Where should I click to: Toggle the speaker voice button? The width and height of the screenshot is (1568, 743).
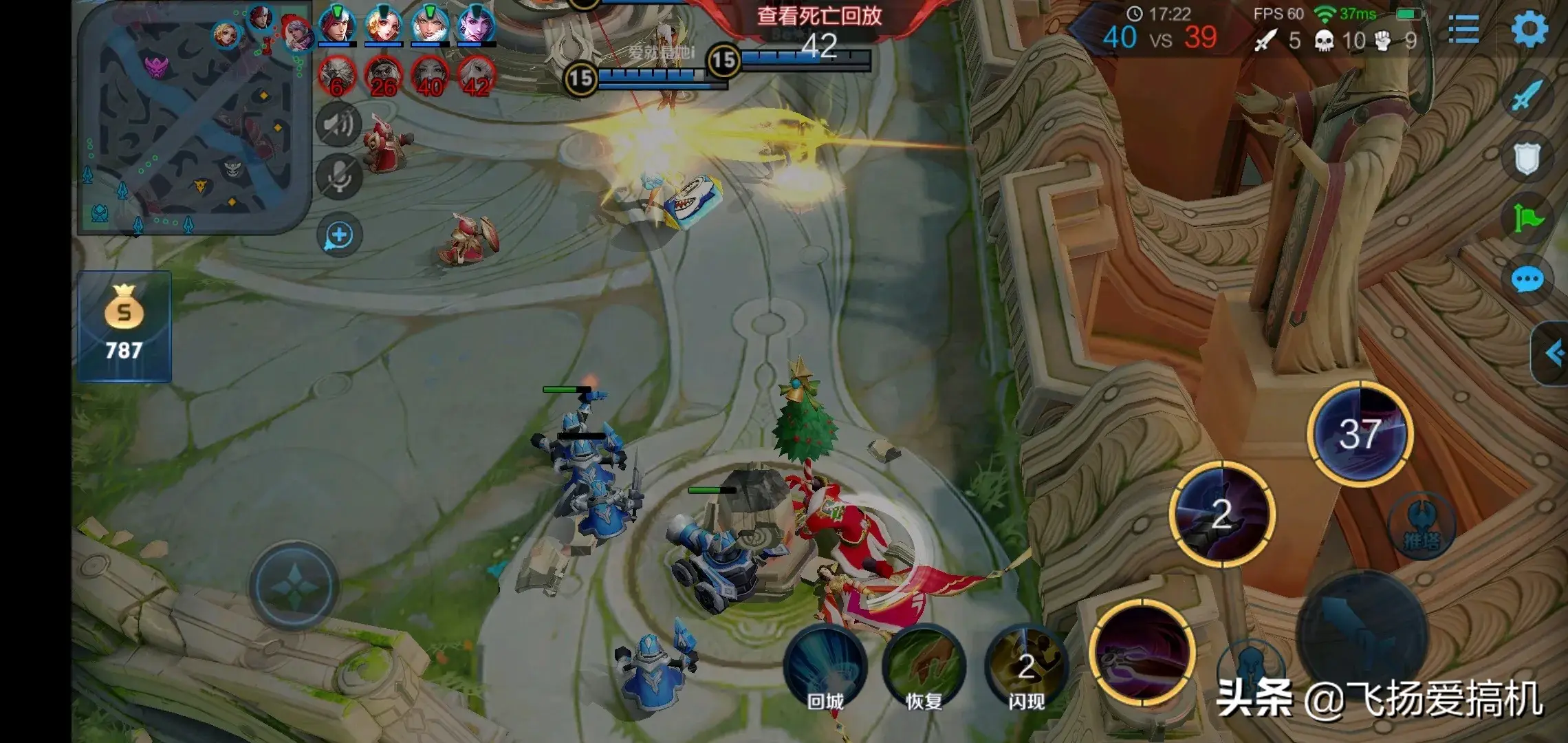click(338, 125)
